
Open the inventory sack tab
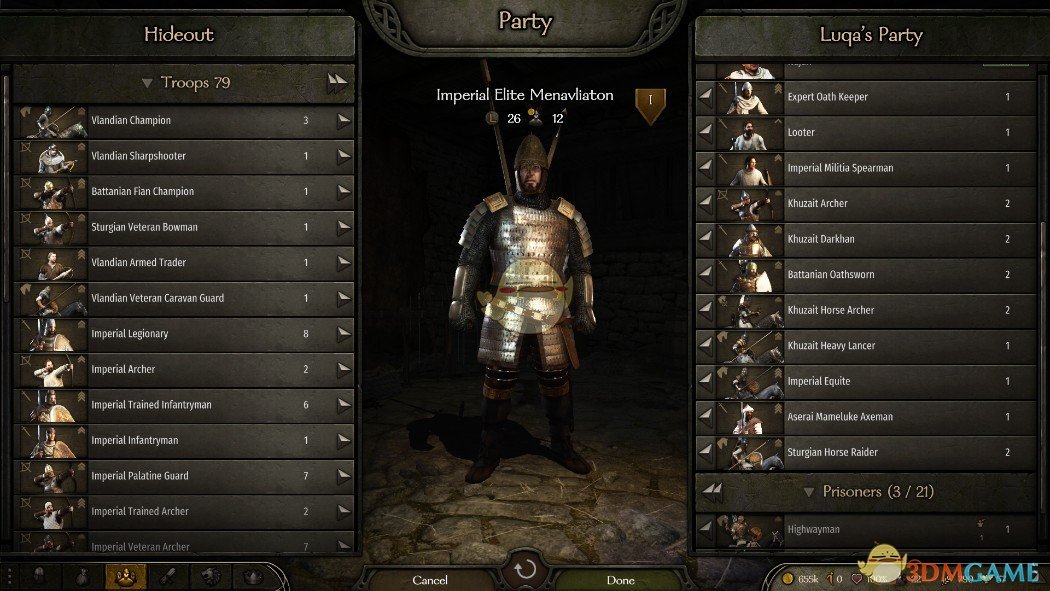pyautogui.click(x=82, y=577)
